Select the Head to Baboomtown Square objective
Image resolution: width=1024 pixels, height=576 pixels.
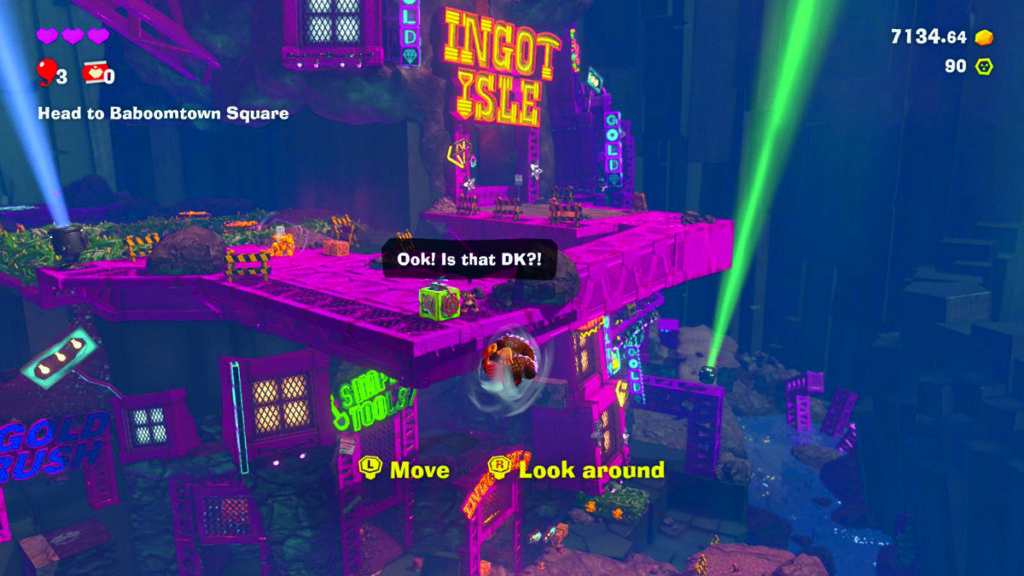(x=163, y=114)
